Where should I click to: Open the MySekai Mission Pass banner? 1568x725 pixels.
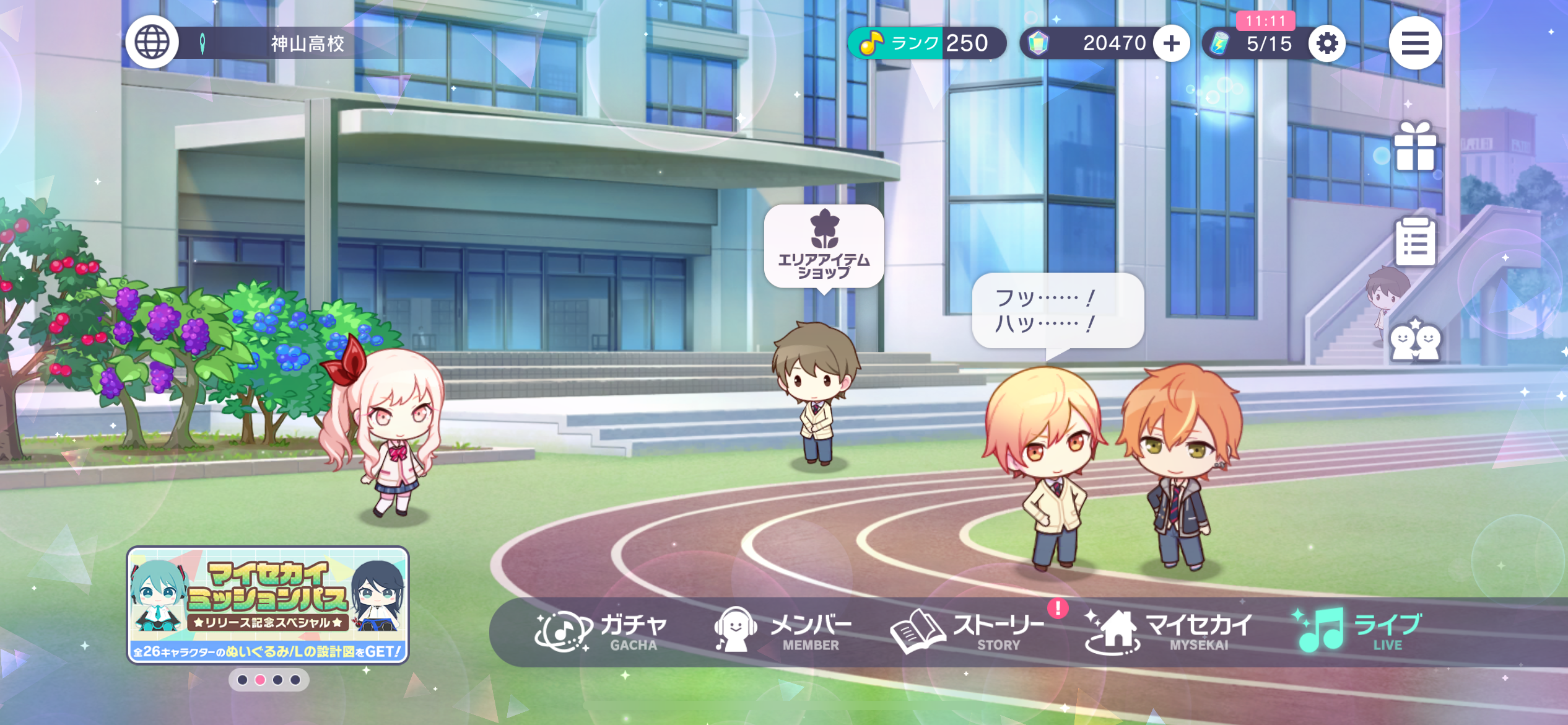268,605
